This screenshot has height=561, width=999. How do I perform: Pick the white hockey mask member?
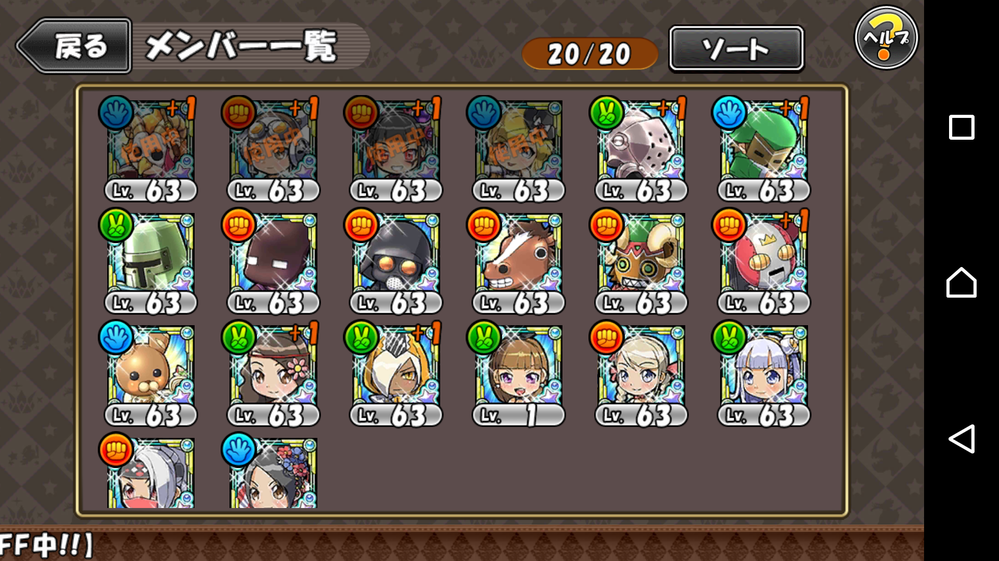click(640, 146)
